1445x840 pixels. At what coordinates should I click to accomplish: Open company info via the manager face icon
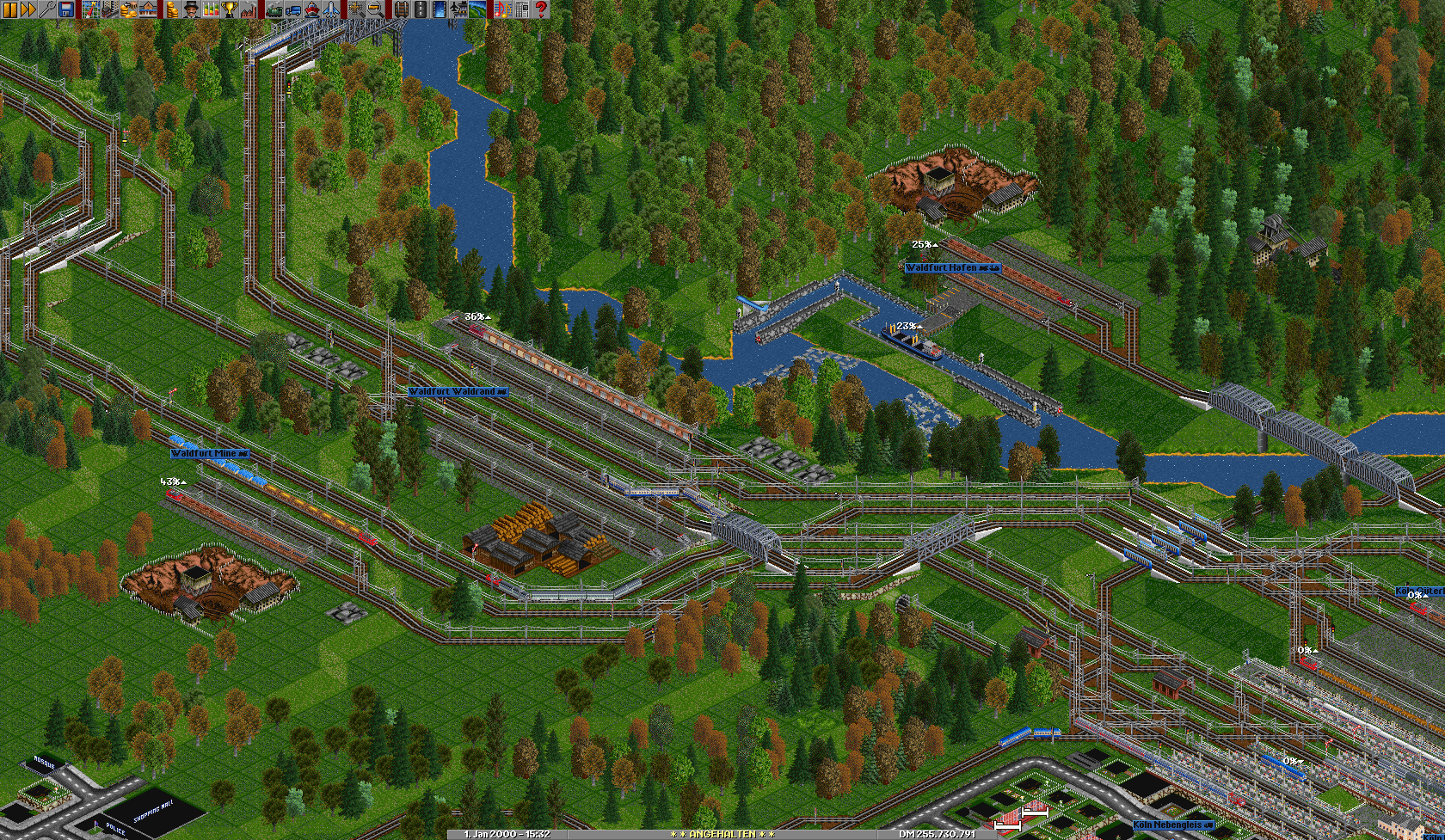[x=190, y=9]
